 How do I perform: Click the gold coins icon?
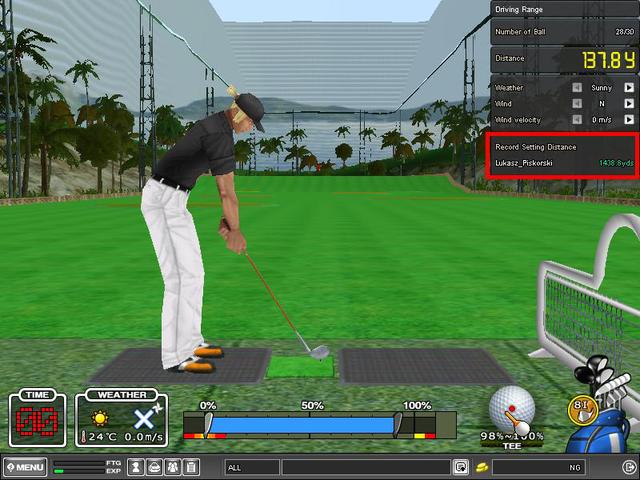[x=481, y=467]
